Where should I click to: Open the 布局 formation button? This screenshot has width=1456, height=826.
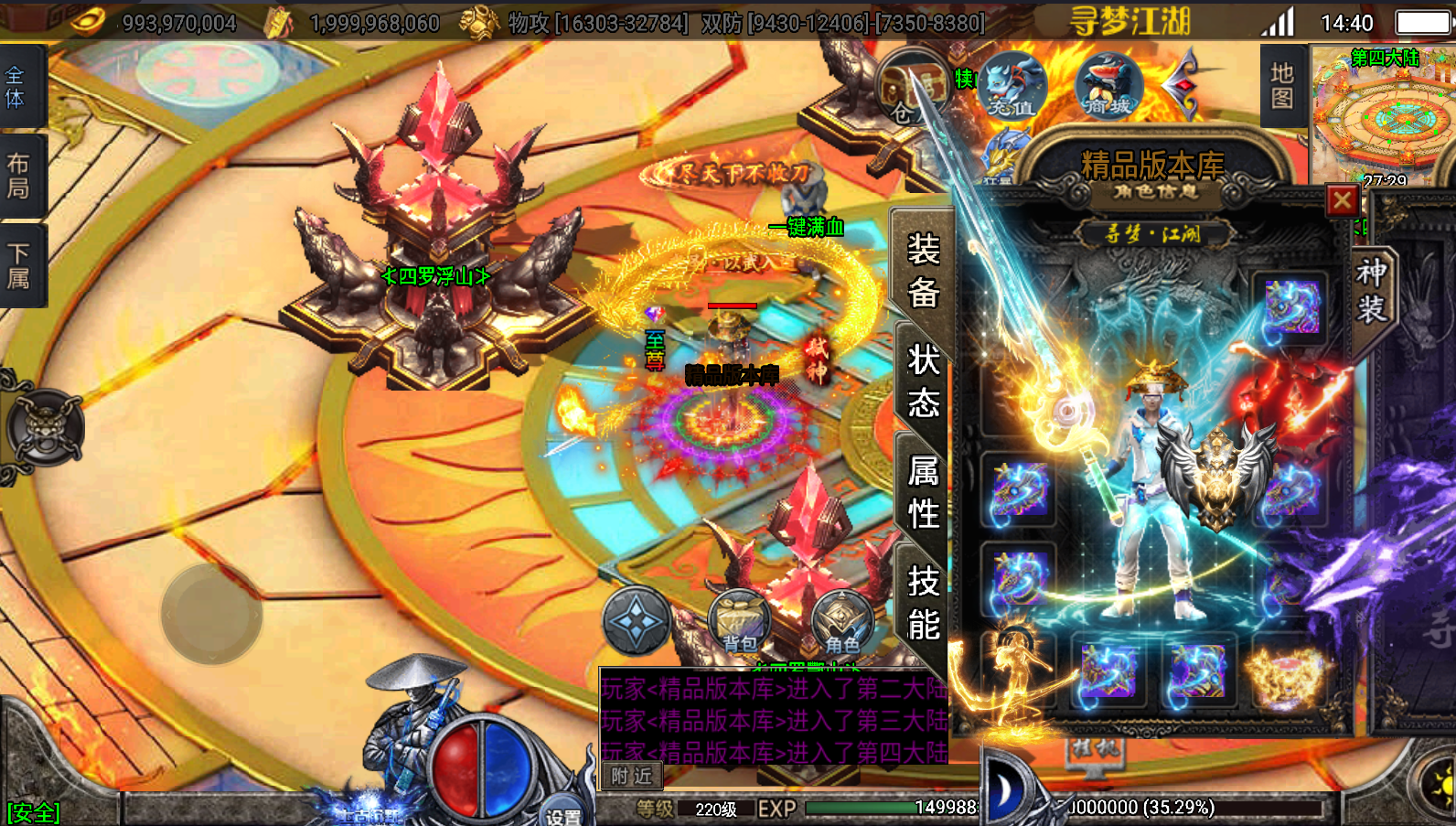[18, 176]
